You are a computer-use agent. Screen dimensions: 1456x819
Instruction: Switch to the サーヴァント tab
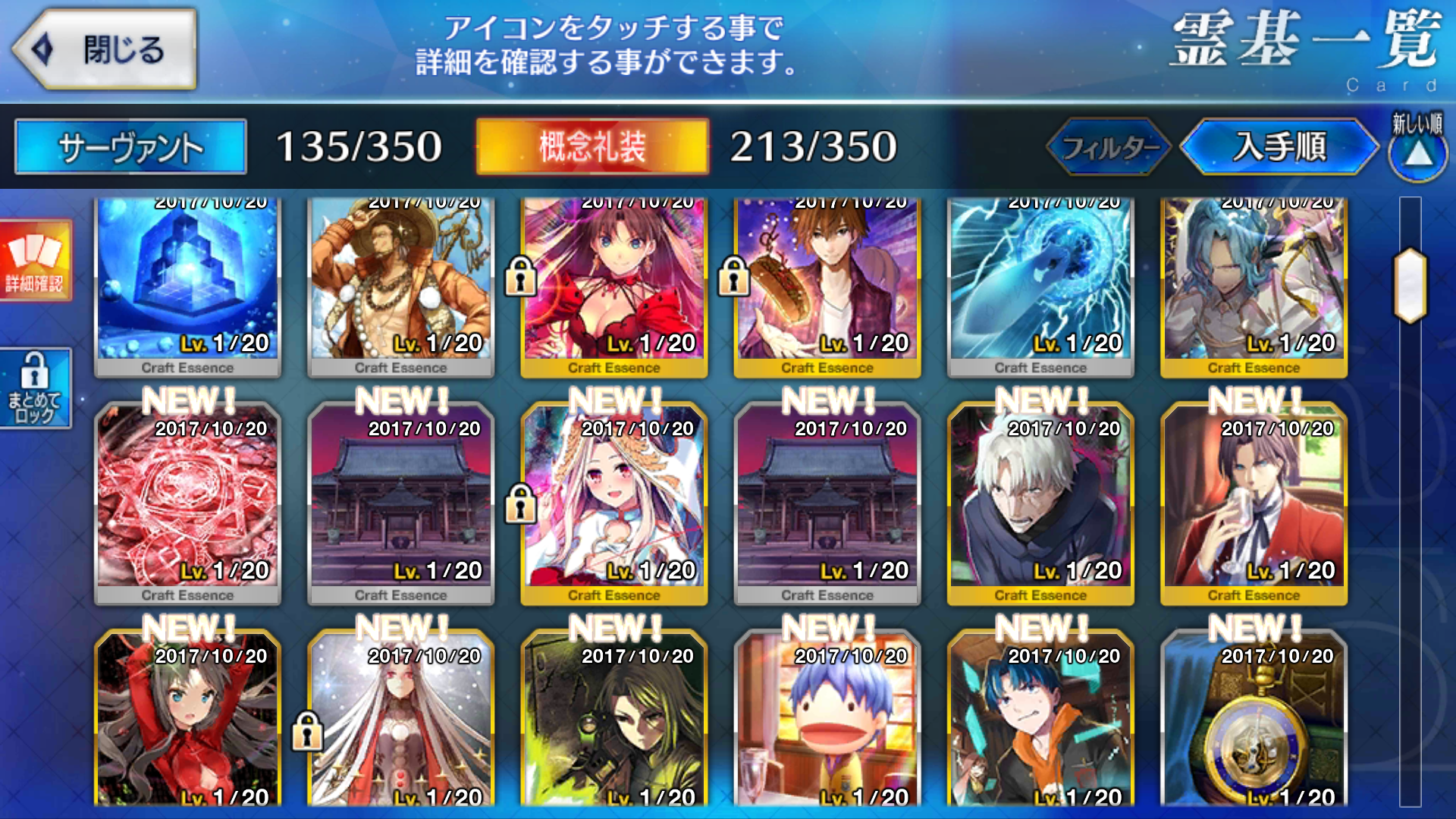130,146
